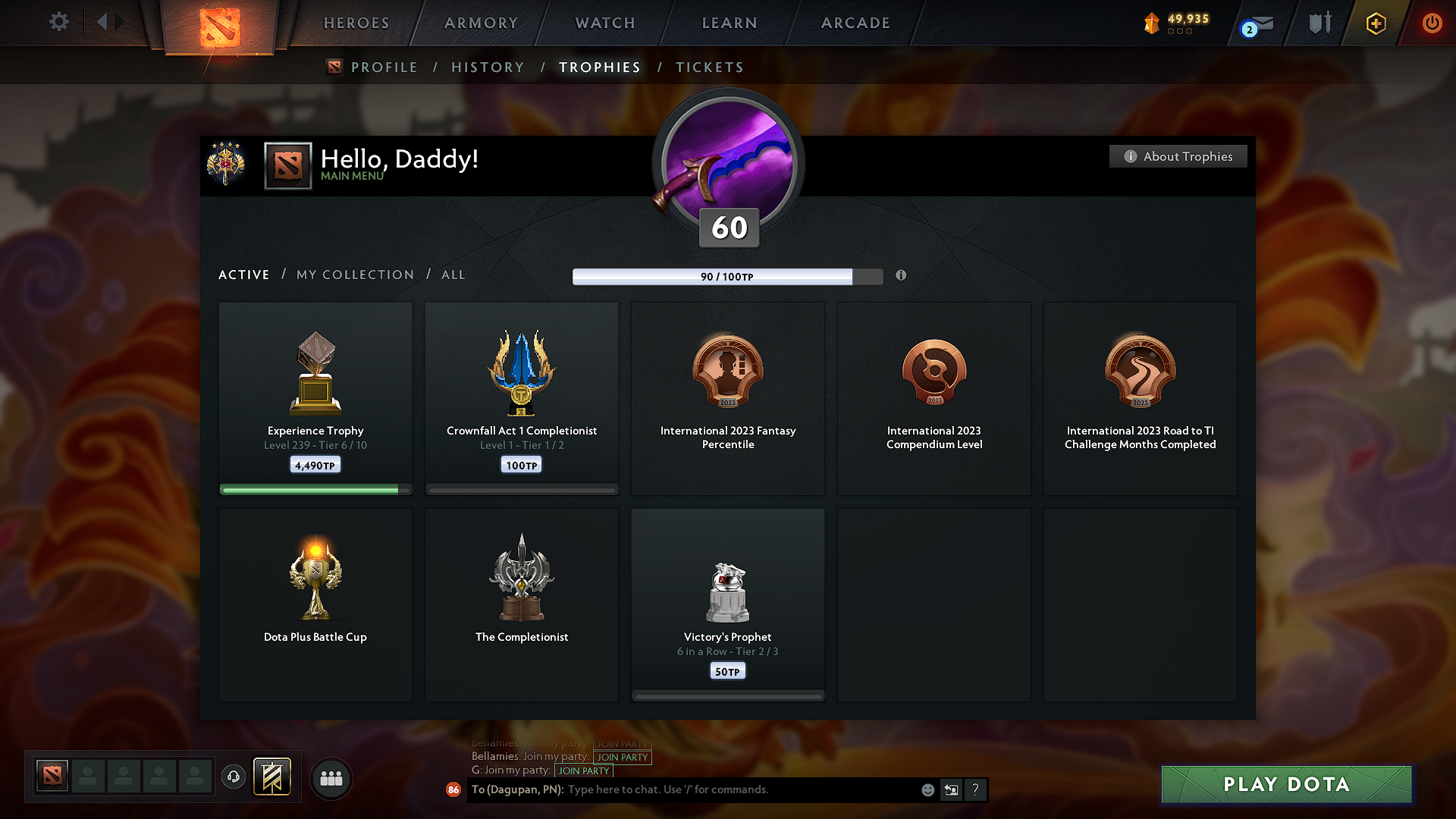Open the battle pass banner icon

pos(273,777)
